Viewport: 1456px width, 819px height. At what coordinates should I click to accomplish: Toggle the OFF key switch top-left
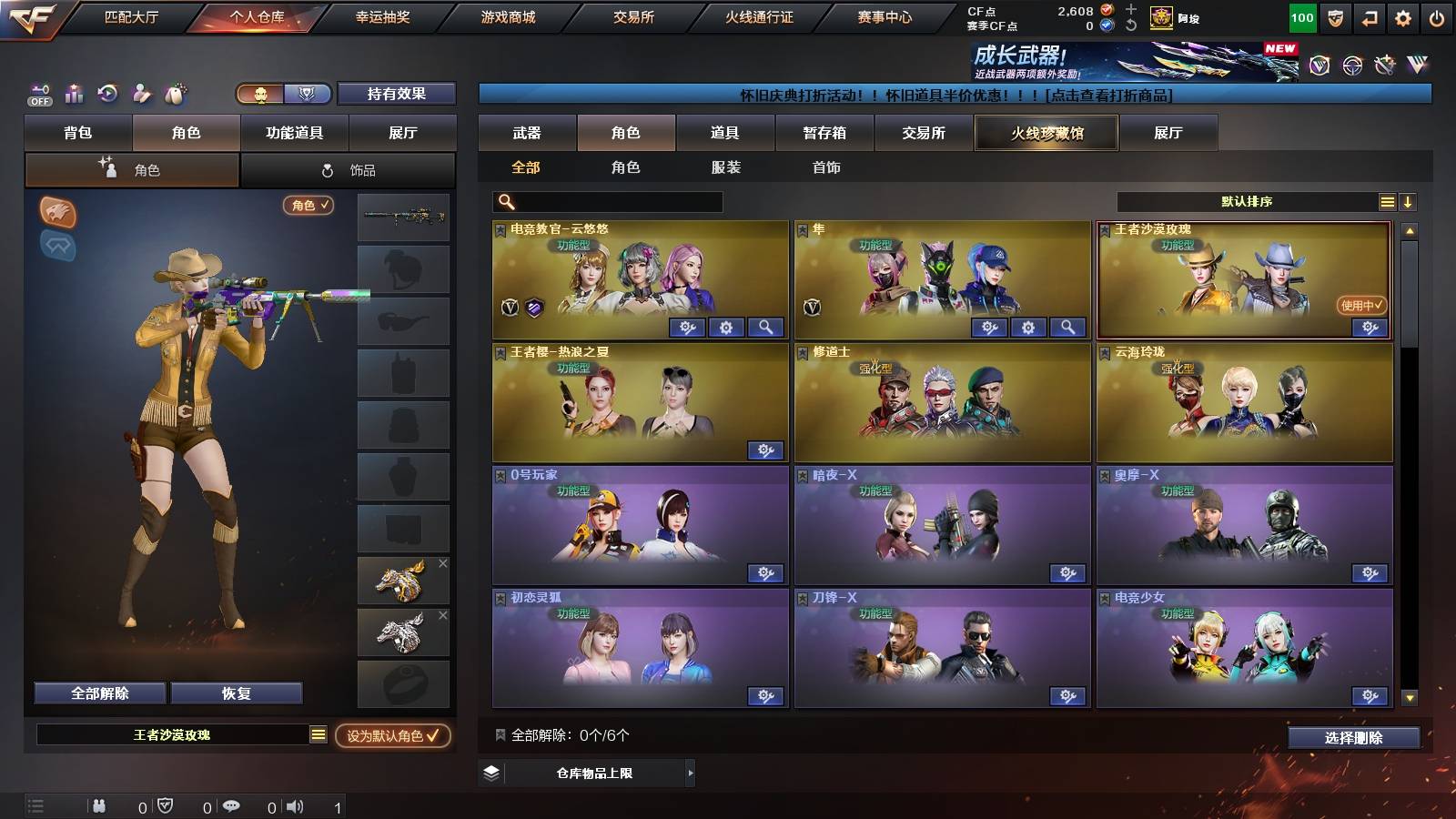[38, 94]
